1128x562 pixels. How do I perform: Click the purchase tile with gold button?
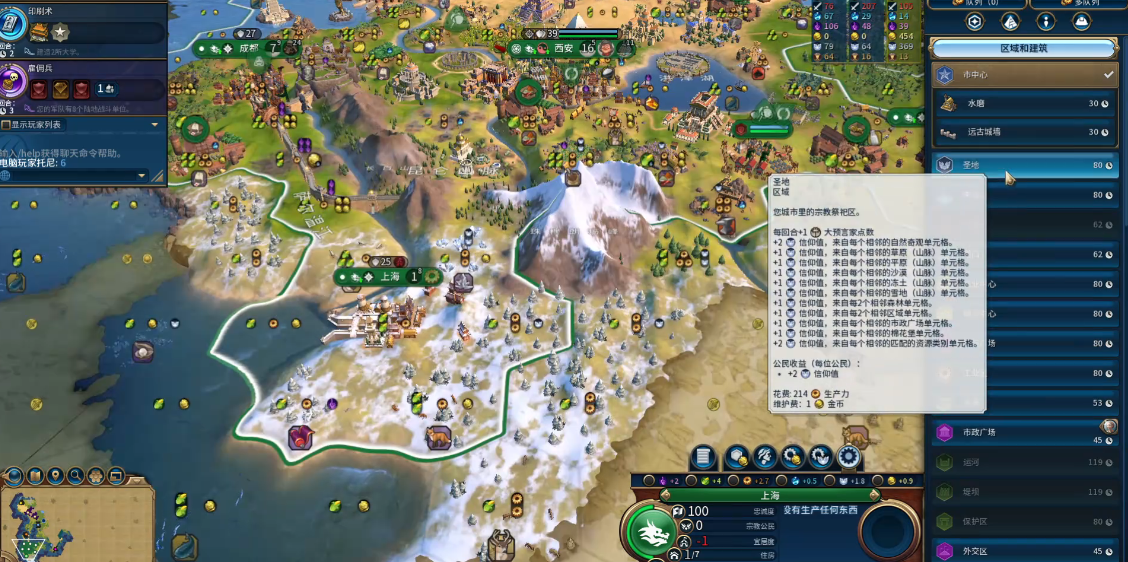click(737, 457)
